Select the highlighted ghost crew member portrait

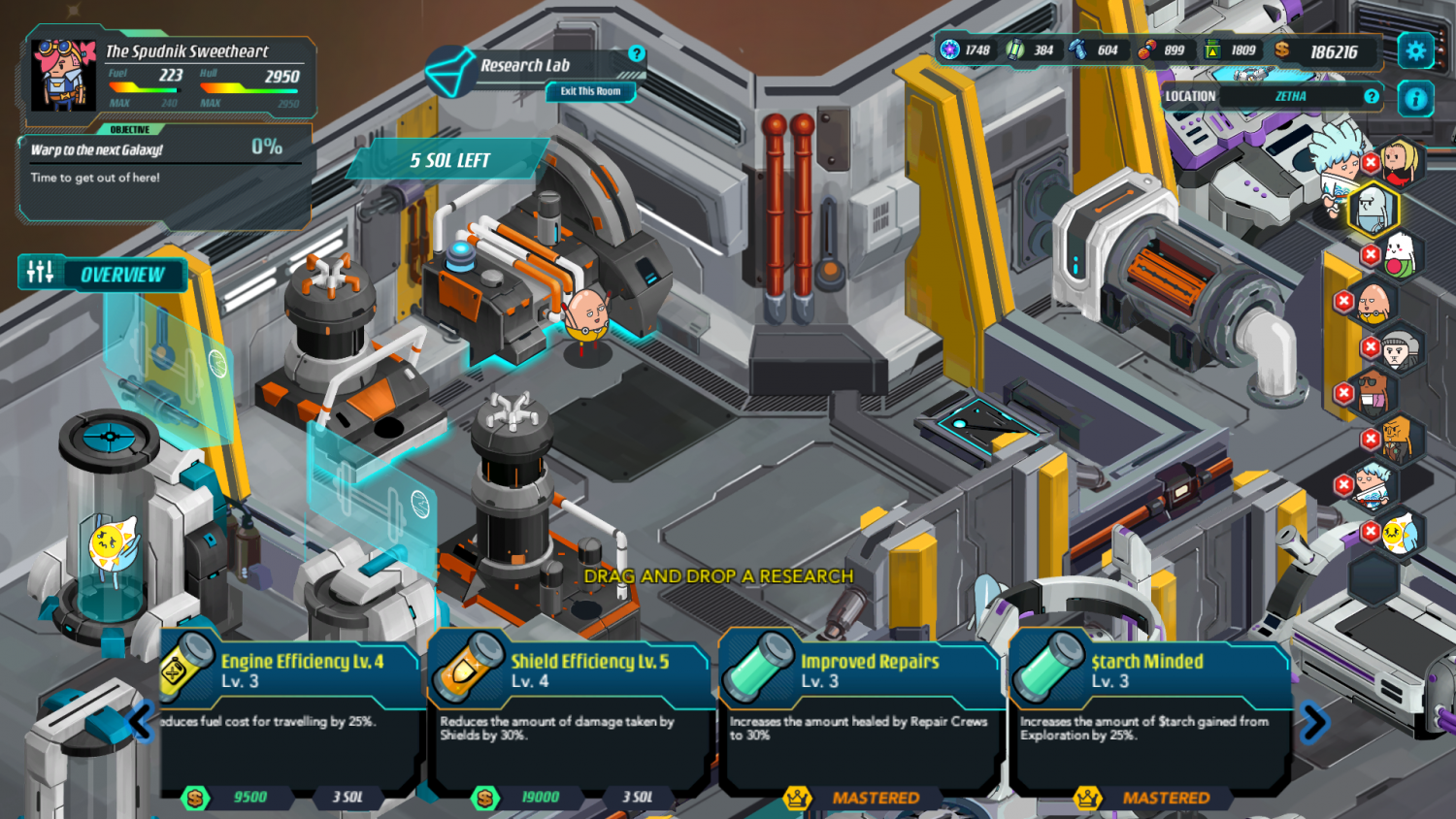(x=1372, y=209)
